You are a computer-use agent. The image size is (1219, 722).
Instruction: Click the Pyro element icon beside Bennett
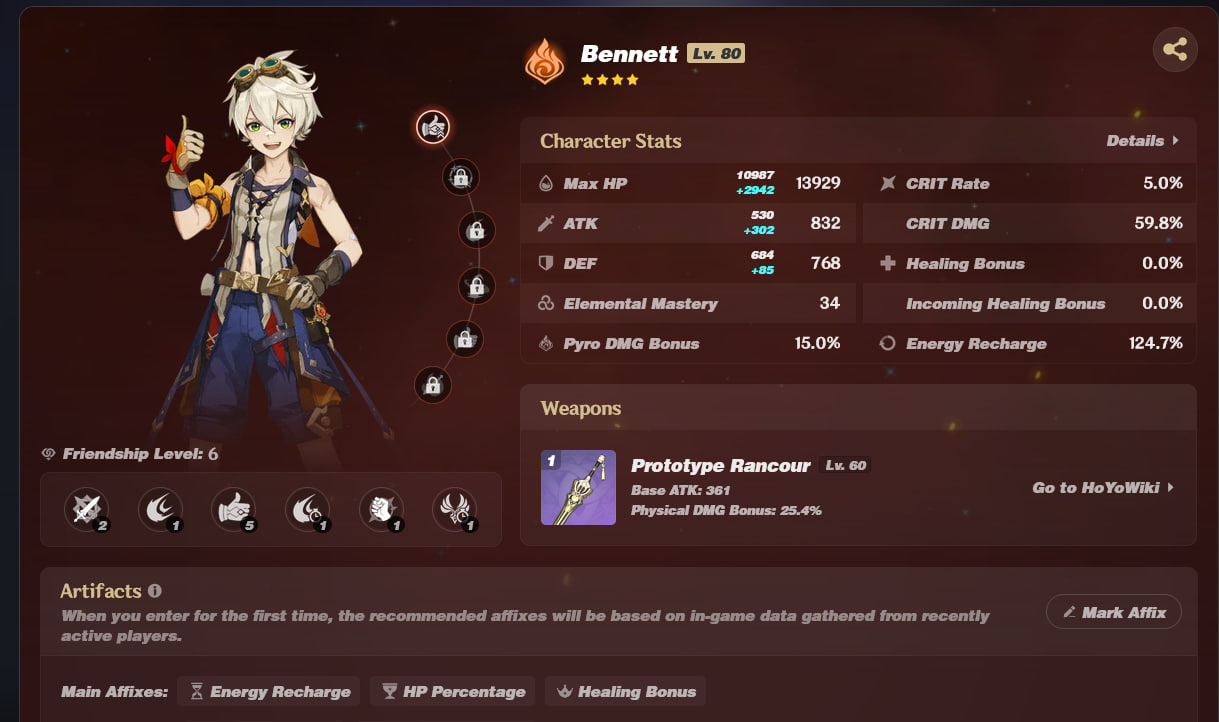click(545, 60)
